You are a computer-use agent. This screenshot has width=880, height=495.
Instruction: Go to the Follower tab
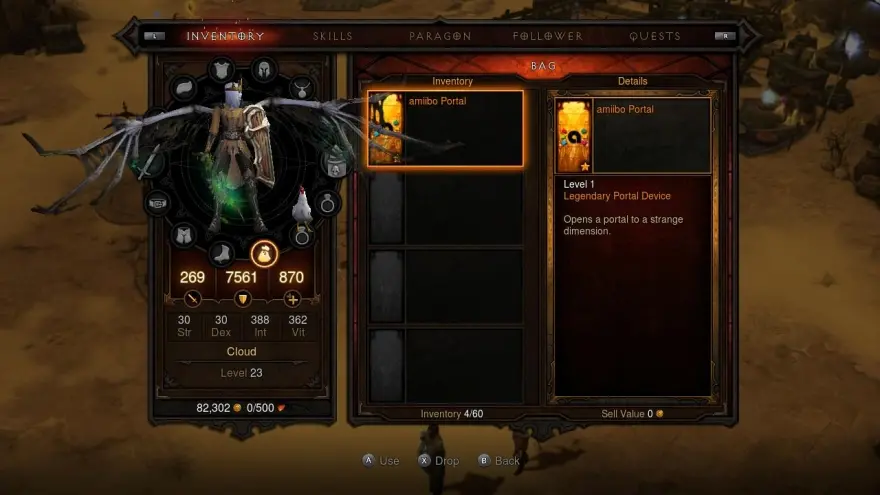(x=547, y=36)
